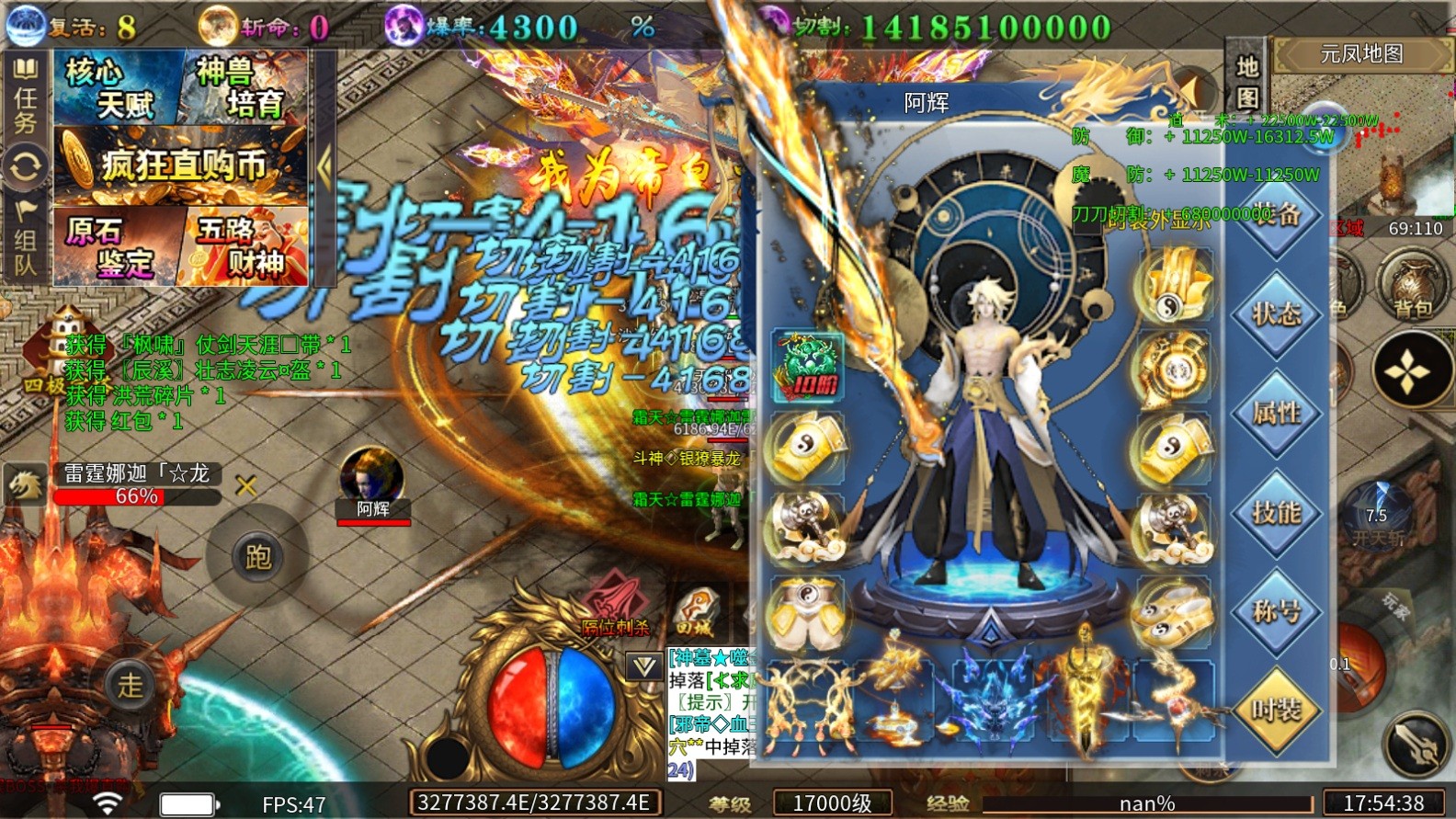Screen dimensions: 1456x819
Task: Open the 任务 (quest) book icon
Action: point(27,69)
